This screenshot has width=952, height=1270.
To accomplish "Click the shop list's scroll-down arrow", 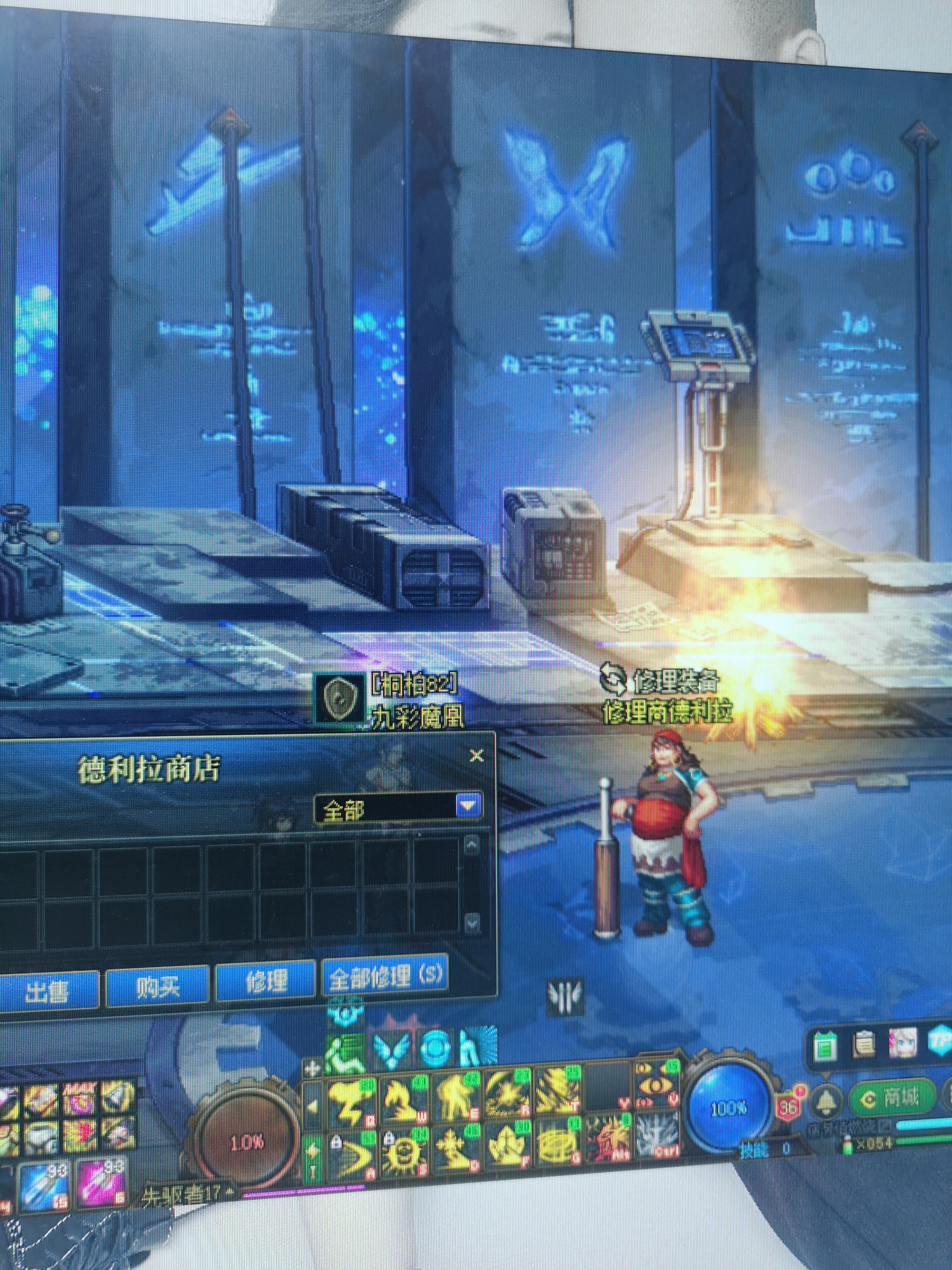I will (x=472, y=922).
